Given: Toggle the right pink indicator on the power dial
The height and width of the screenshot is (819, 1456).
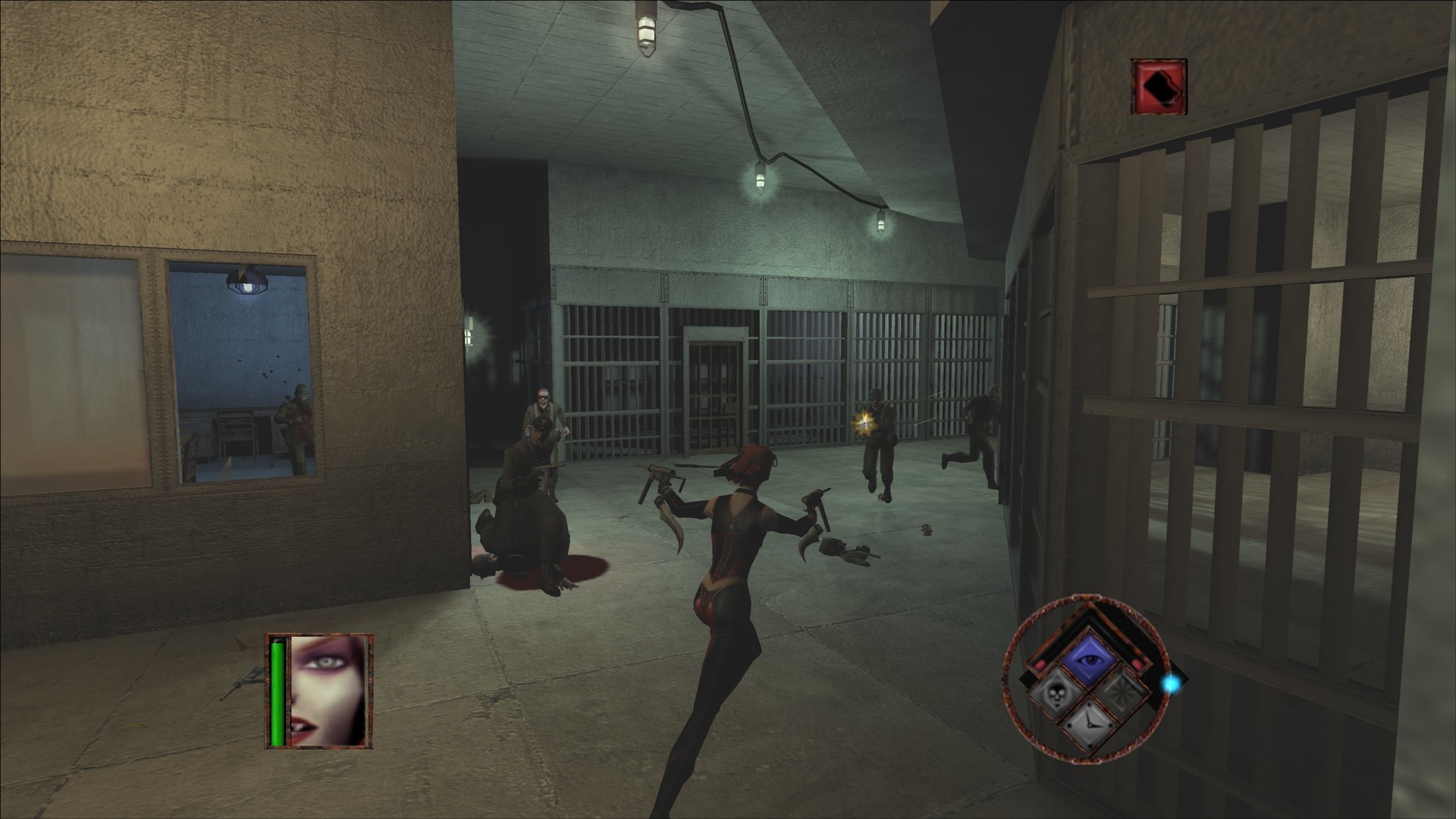Looking at the screenshot, I should [x=1137, y=664].
